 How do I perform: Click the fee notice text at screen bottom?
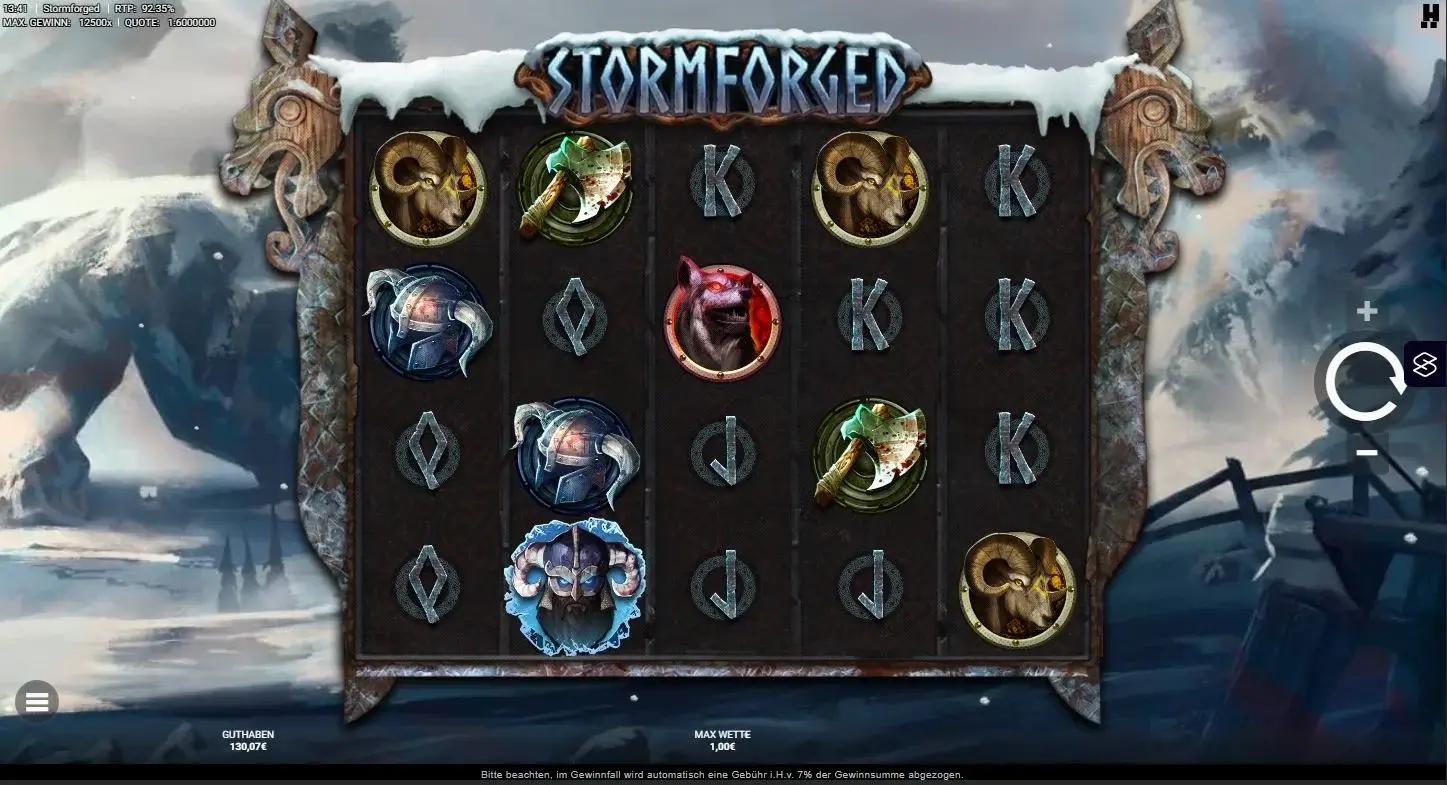tap(723, 774)
